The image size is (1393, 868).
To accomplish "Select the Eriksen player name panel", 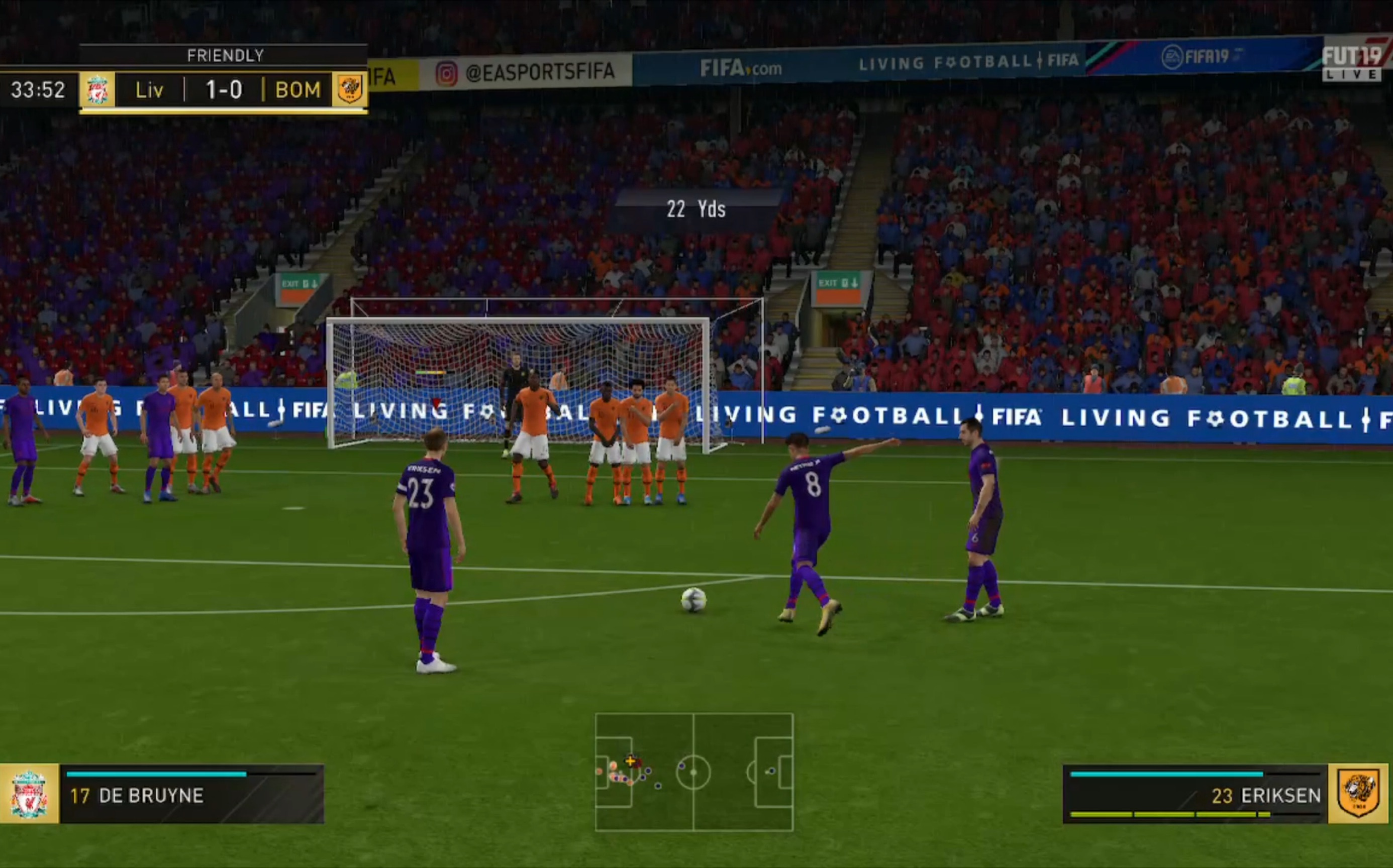I will point(1196,795).
